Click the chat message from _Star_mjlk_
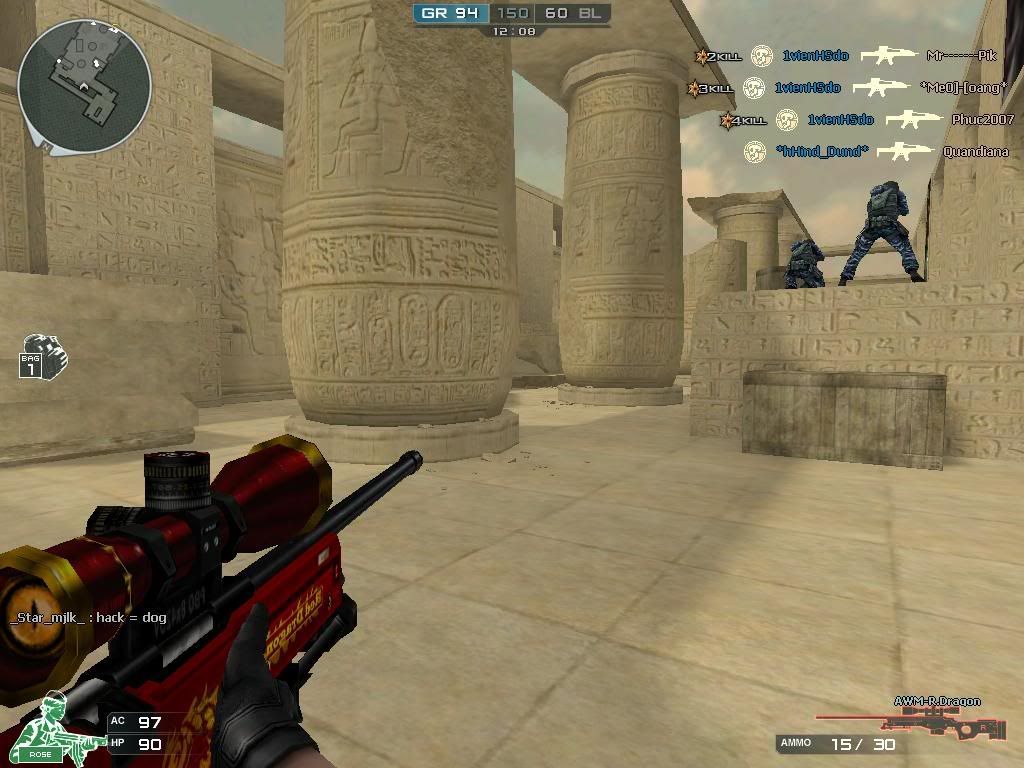This screenshot has width=1024, height=768. (88, 617)
